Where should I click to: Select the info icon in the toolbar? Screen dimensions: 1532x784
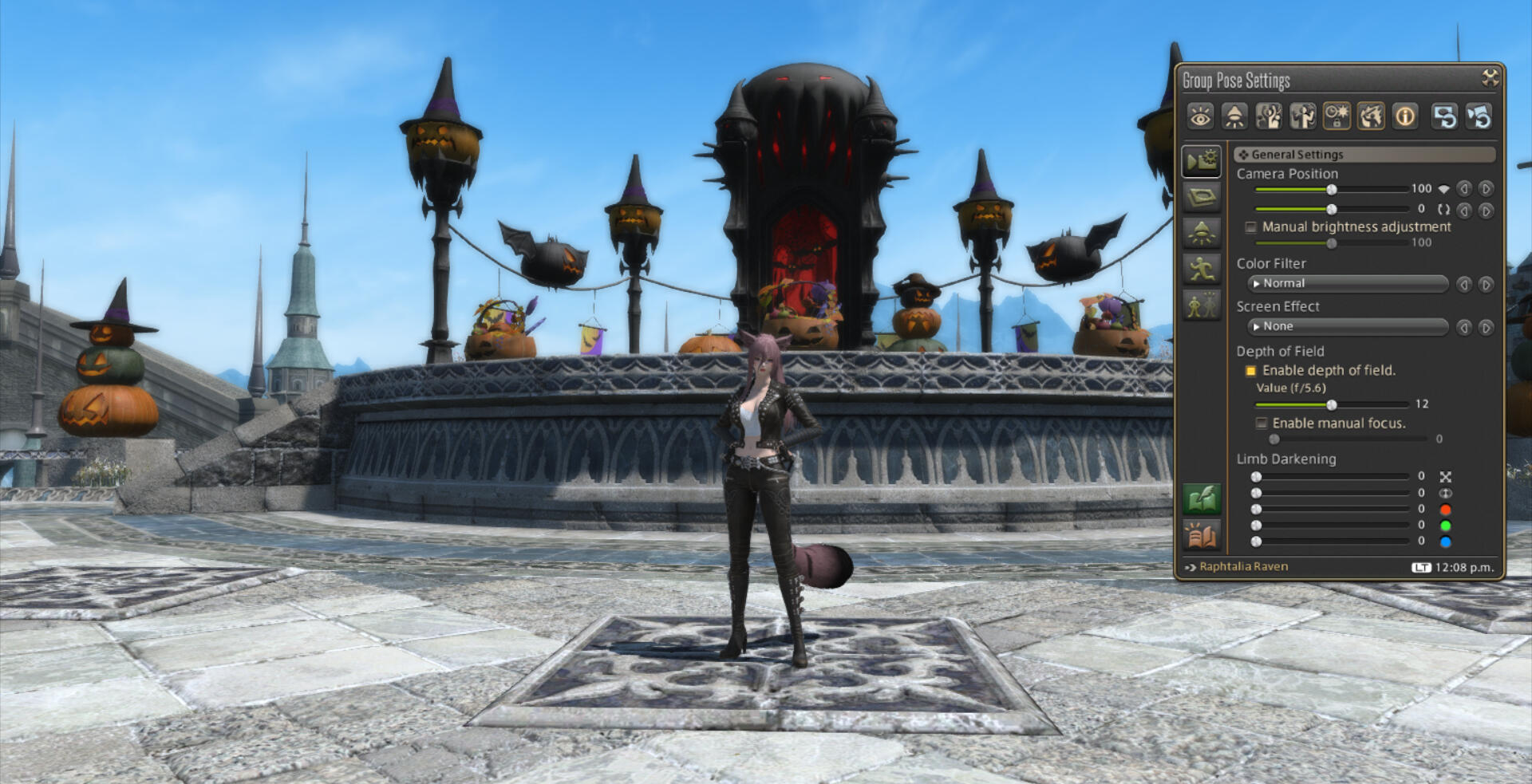(x=1404, y=117)
